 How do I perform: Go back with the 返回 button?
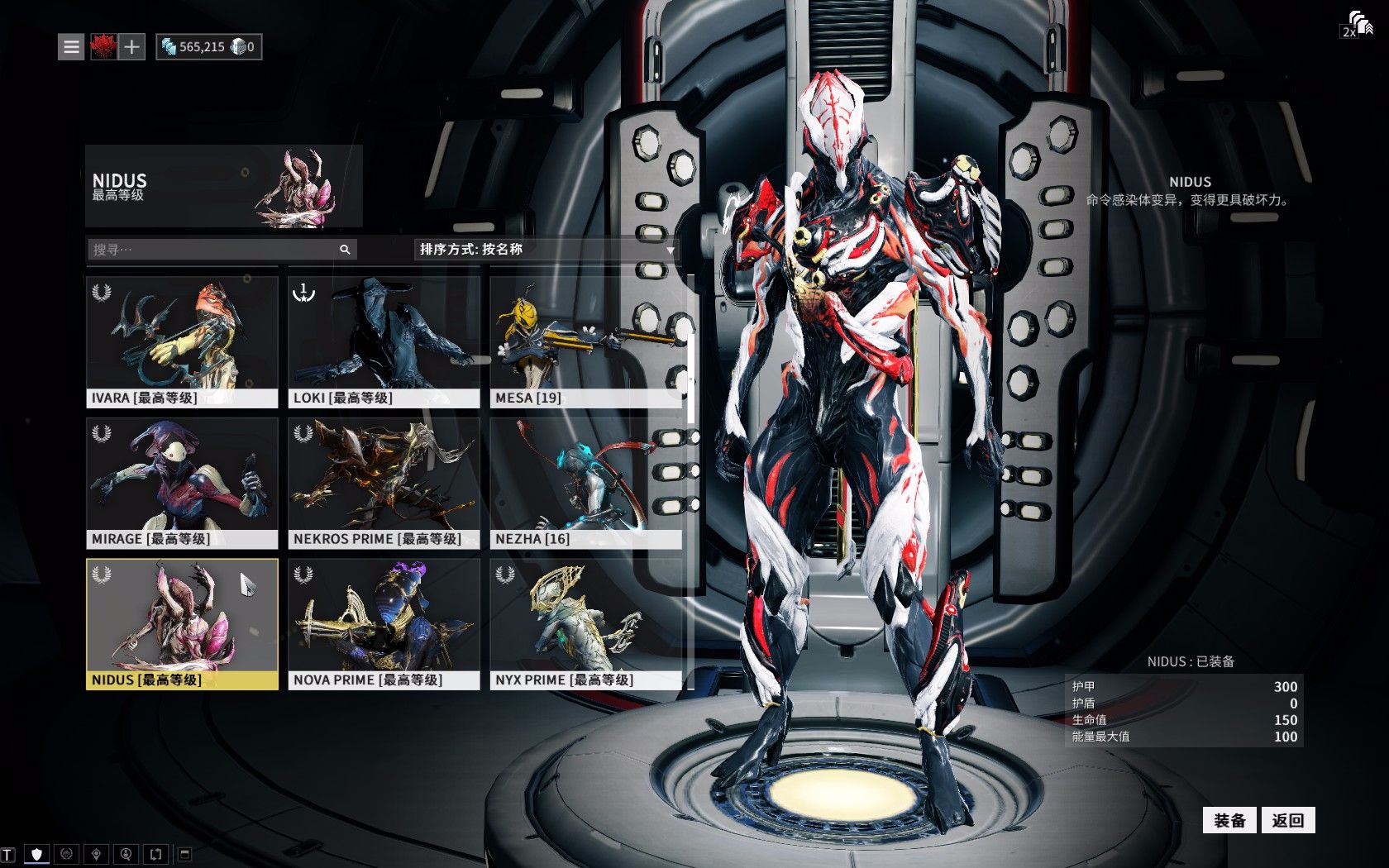[x=1287, y=820]
